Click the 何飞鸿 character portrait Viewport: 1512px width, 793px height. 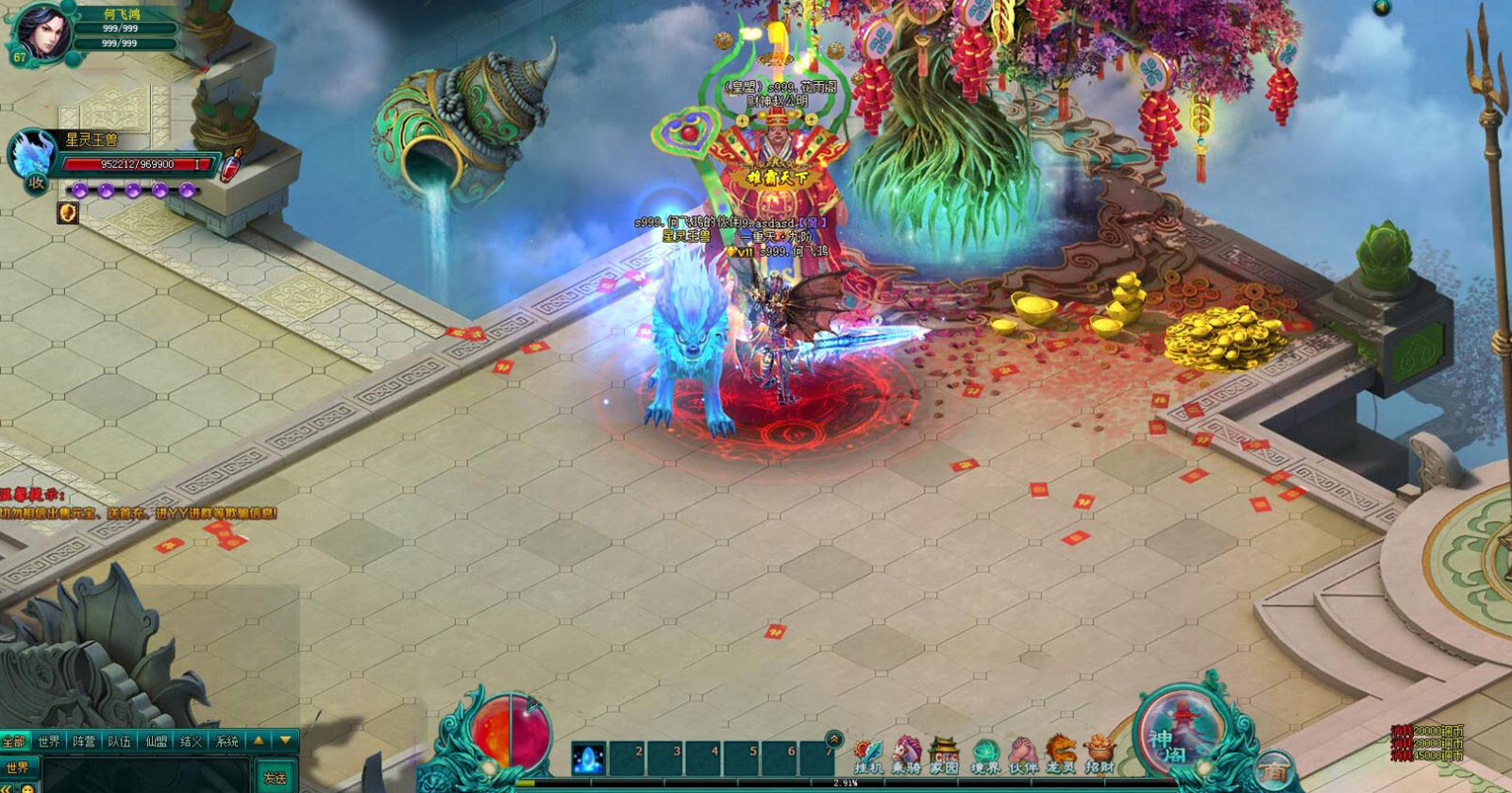[x=43, y=30]
